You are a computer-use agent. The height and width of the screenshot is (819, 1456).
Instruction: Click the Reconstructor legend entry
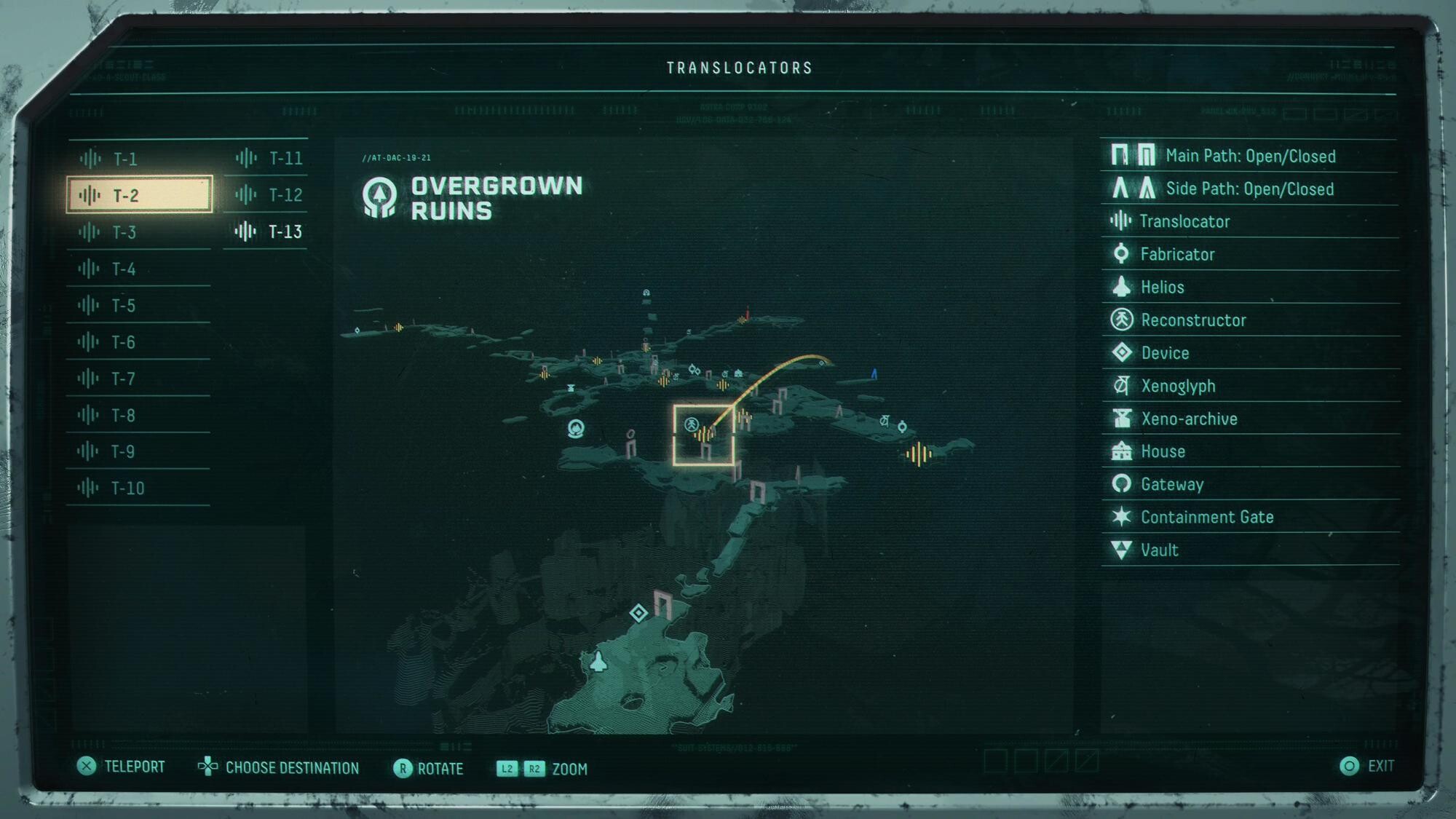click(1192, 320)
